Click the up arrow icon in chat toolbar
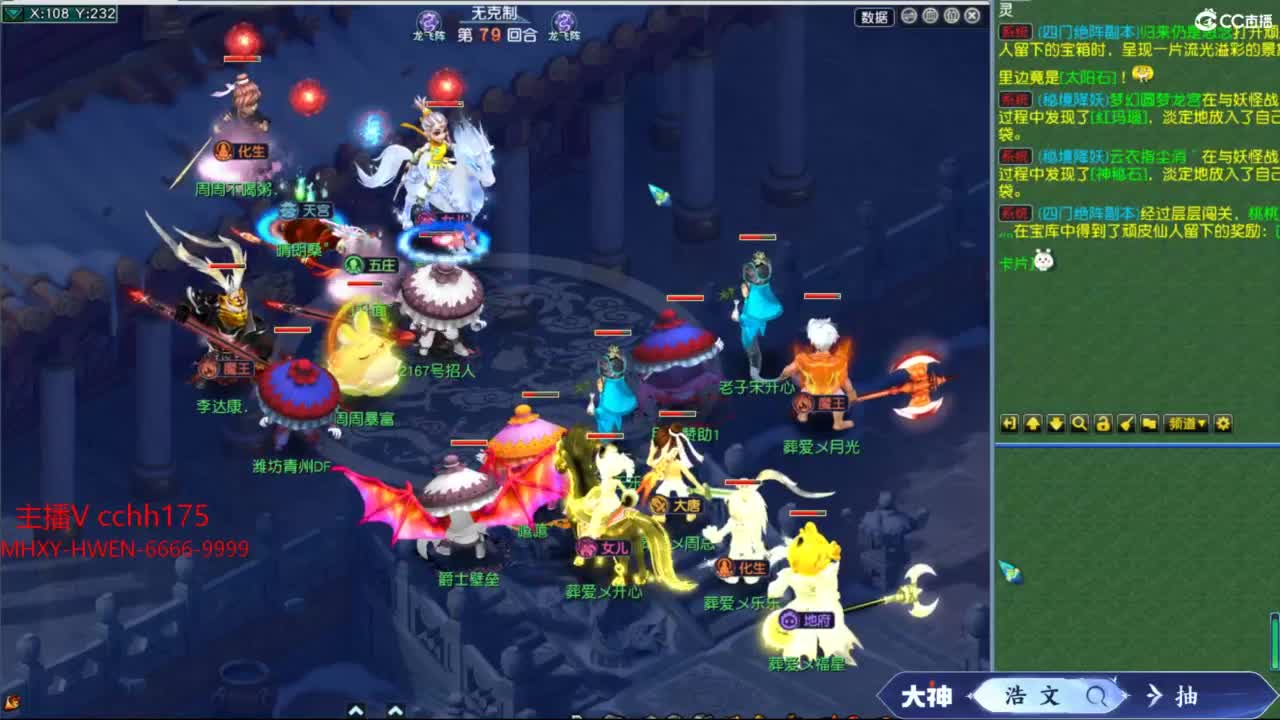This screenshot has height=720, width=1280. coord(1033,424)
